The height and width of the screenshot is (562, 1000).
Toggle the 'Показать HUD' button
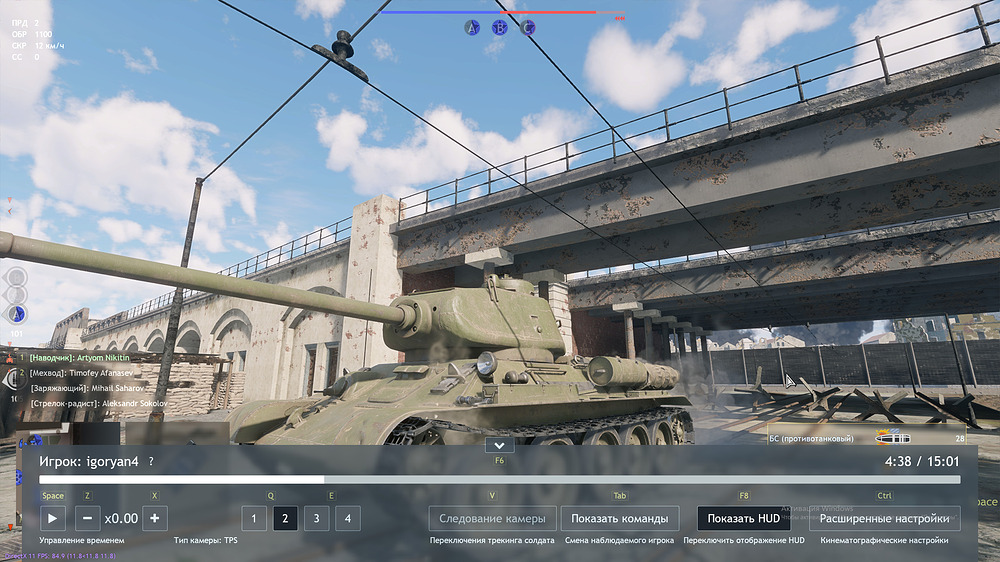pos(742,518)
